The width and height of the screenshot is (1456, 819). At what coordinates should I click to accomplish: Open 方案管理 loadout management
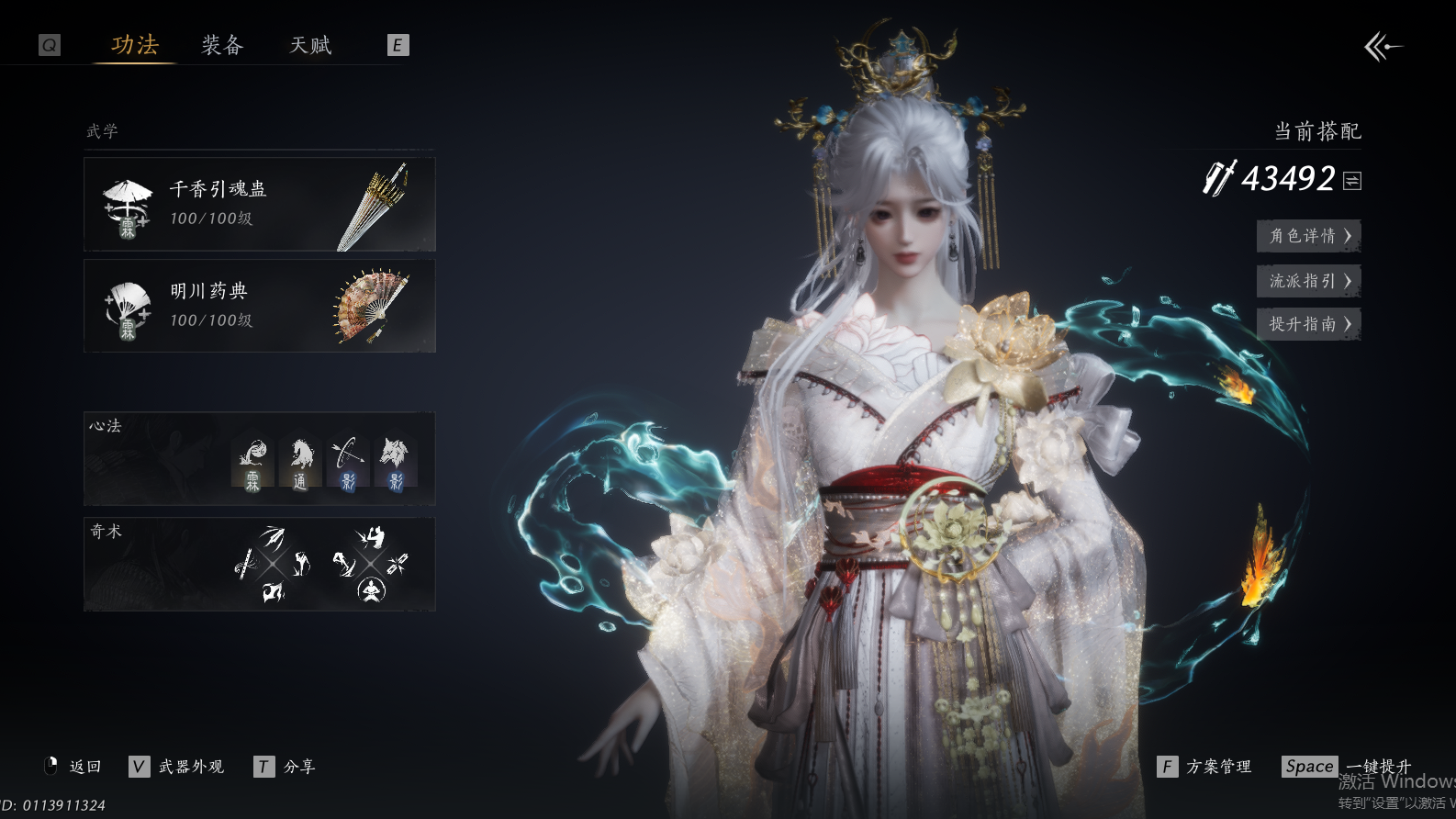pyautogui.click(x=1205, y=767)
